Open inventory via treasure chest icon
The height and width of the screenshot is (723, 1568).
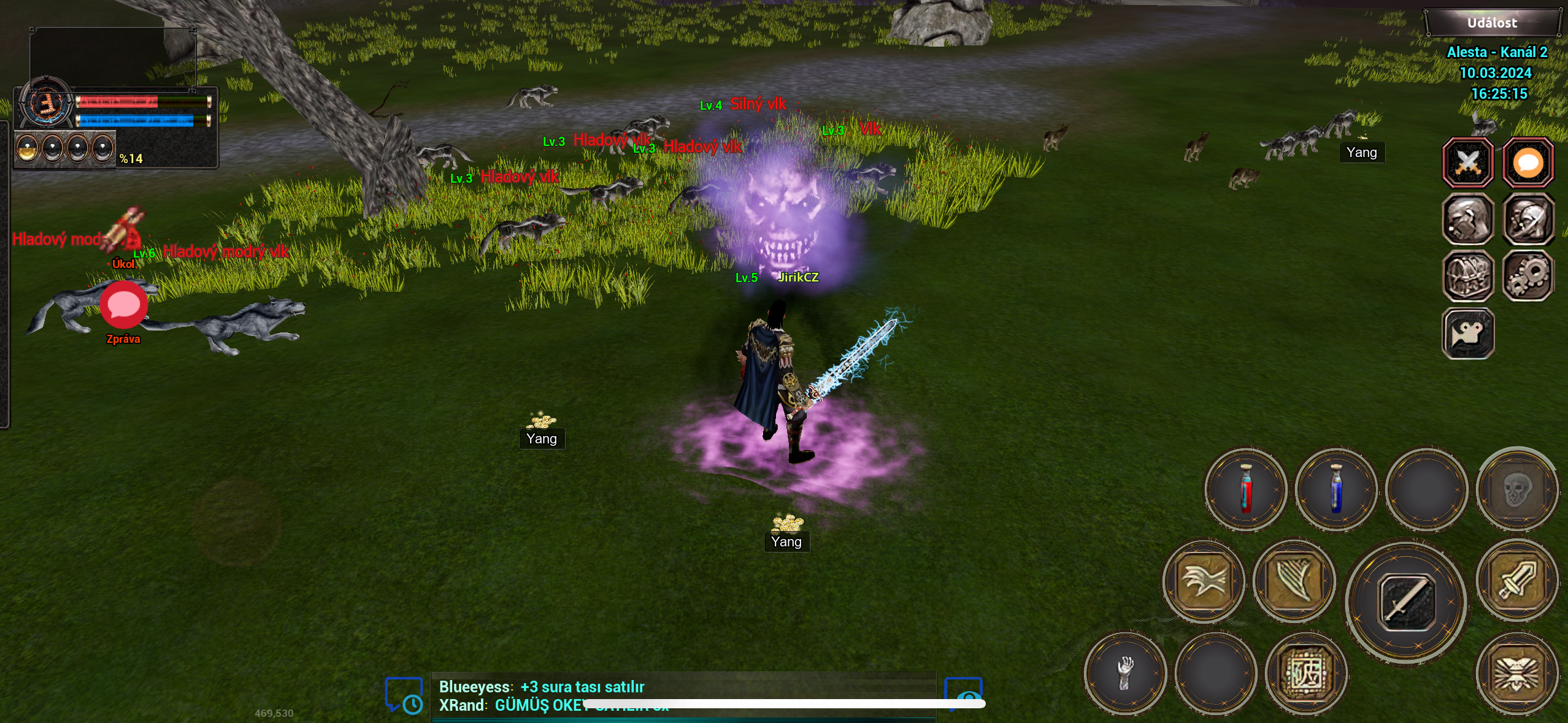tap(1468, 276)
